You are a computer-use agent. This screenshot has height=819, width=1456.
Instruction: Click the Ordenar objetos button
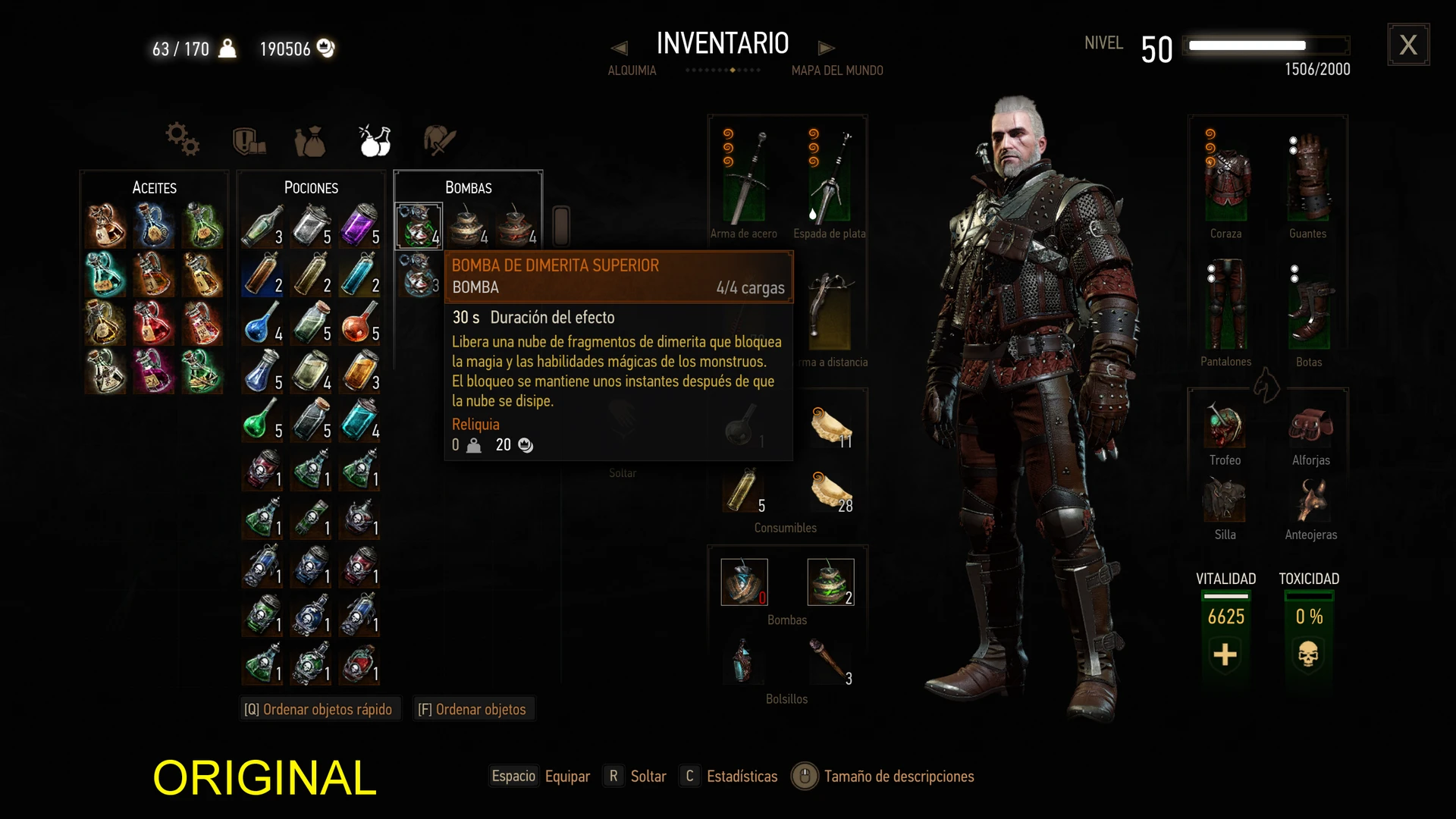pos(472,709)
